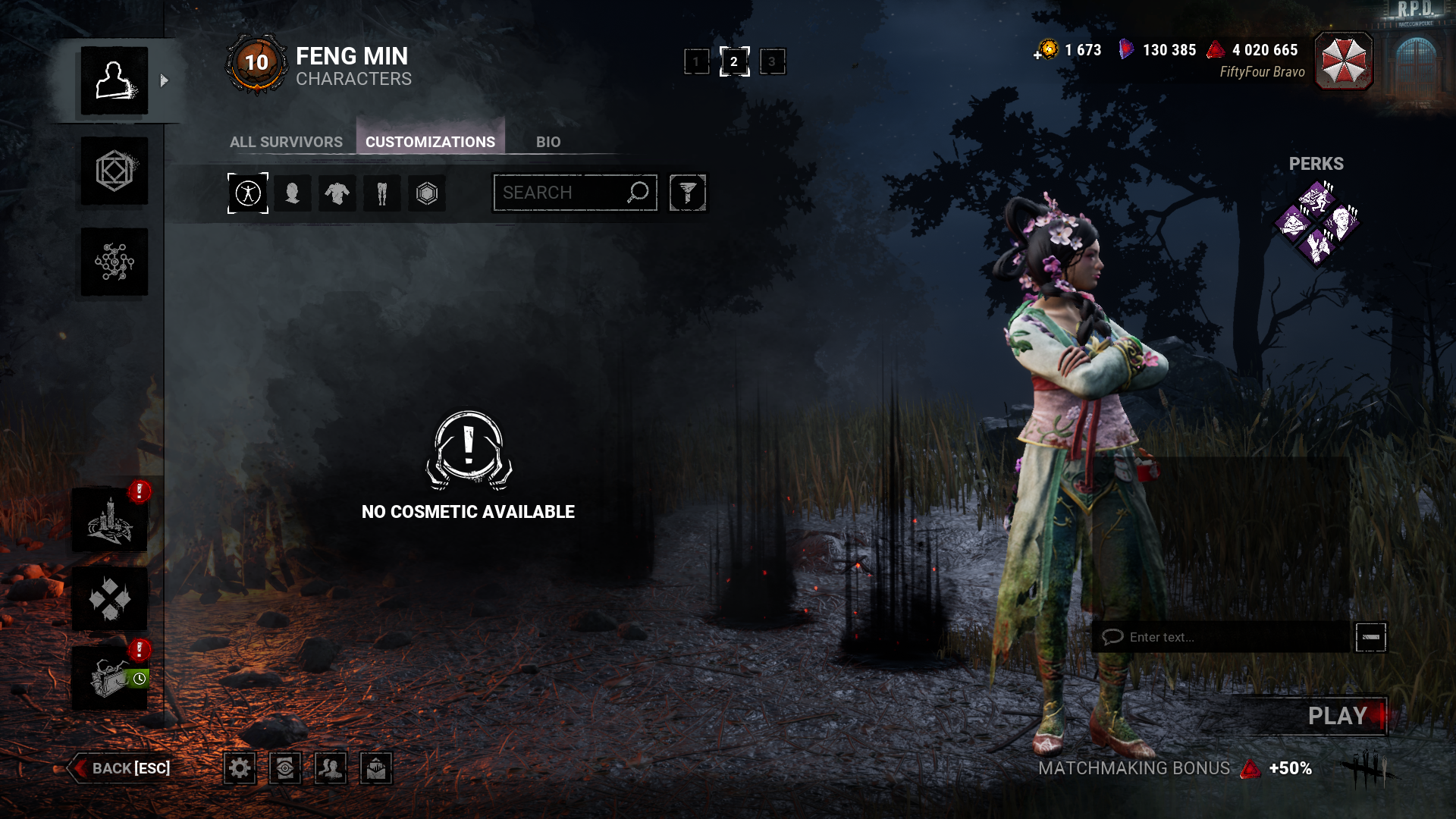The image size is (1456, 819).
Task: Open Feng Min's BIO tab
Action: pyautogui.click(x=549, y=142)
